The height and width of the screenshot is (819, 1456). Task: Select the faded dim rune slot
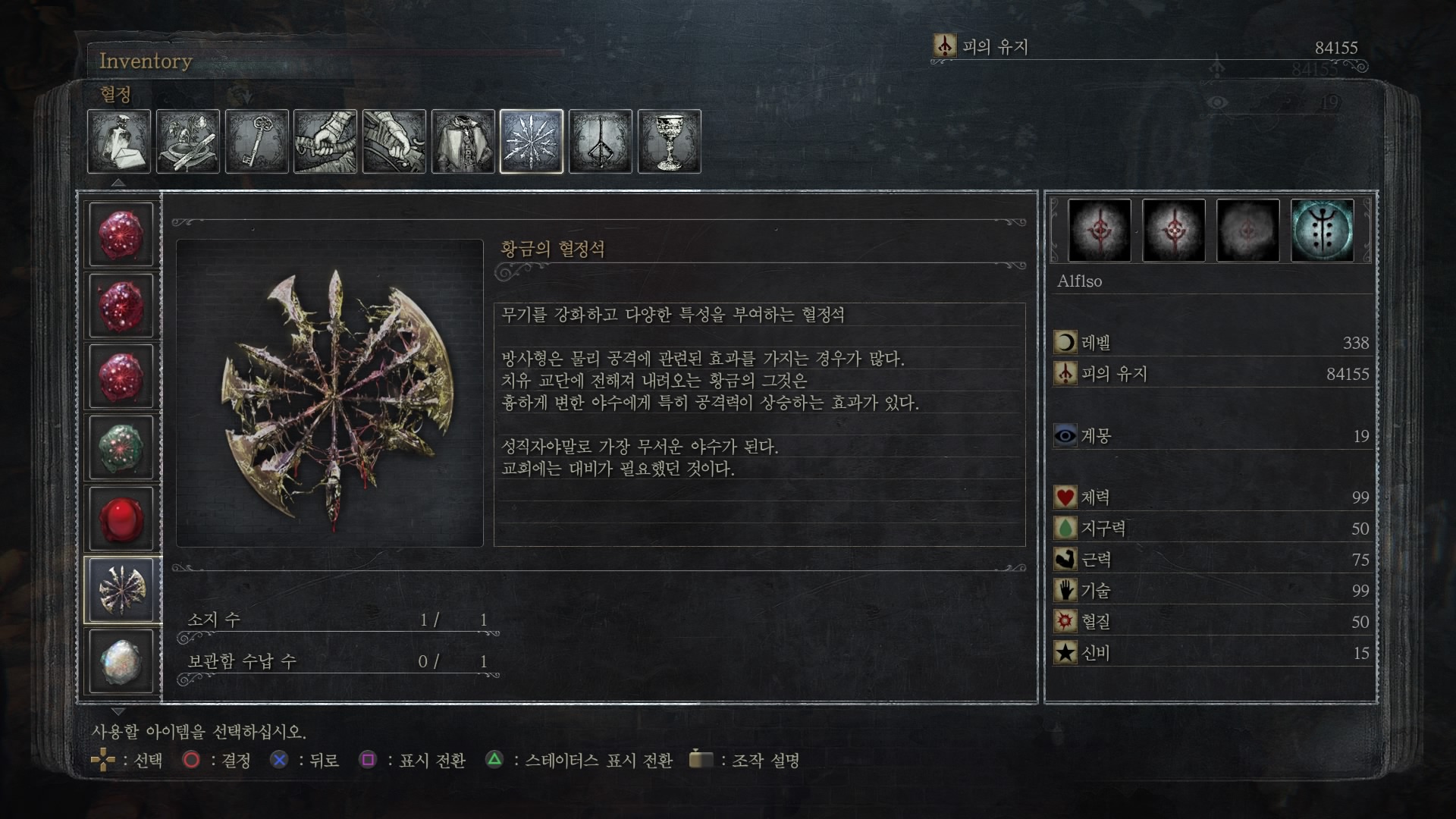click(x=1248, y=231)
